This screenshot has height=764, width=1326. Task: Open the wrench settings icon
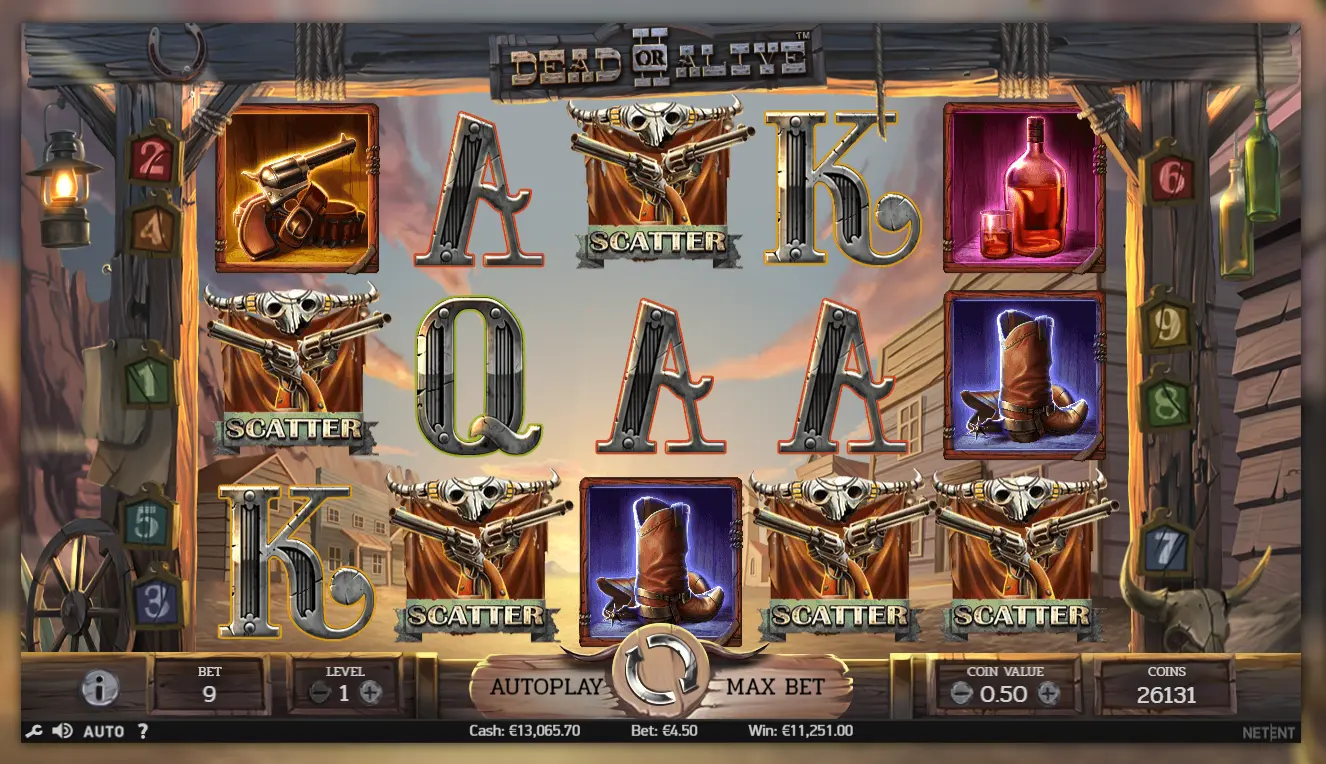coord(33,731)
